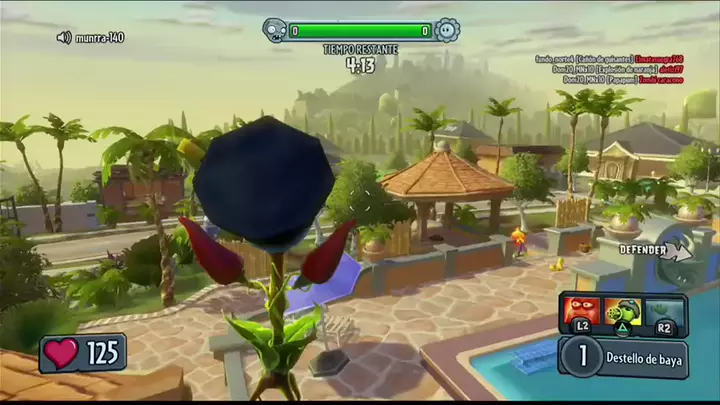
Task: Select the Gatling pea ability icon
Action: [x=625, y=311]
